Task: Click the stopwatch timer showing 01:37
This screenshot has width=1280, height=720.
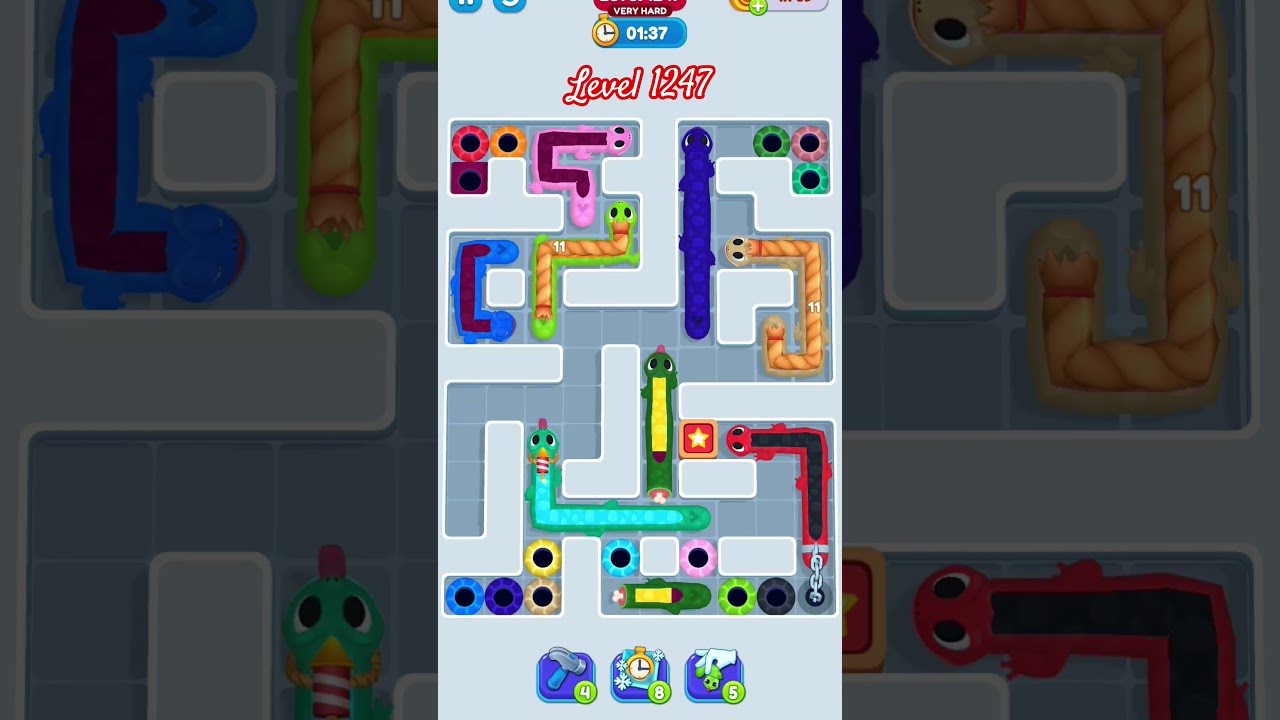Action: pos(639,32)
